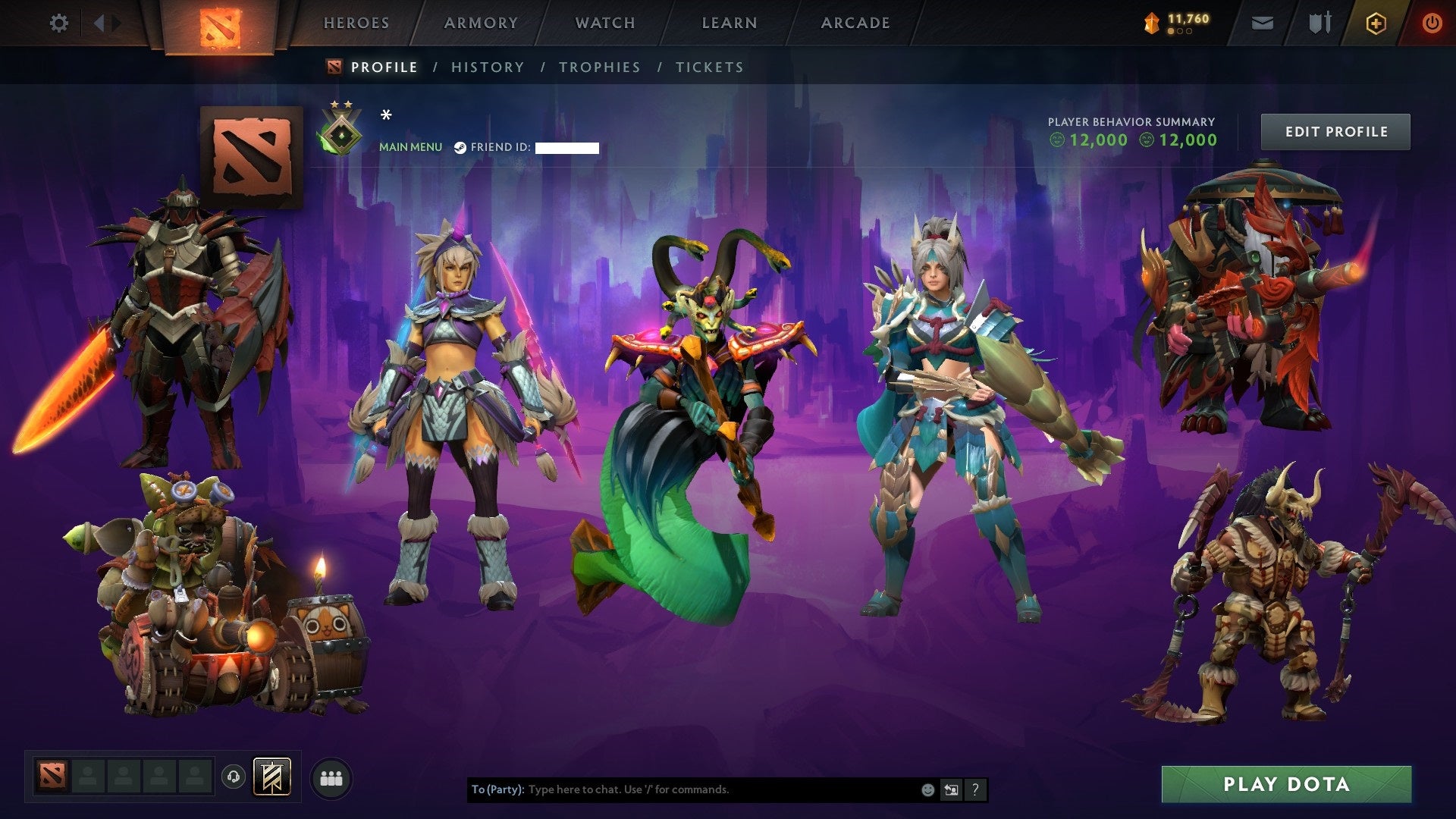The width and height of the screenshot is (1456, 819).
Task: Open the HEROES menu
Action: (356, 23)
